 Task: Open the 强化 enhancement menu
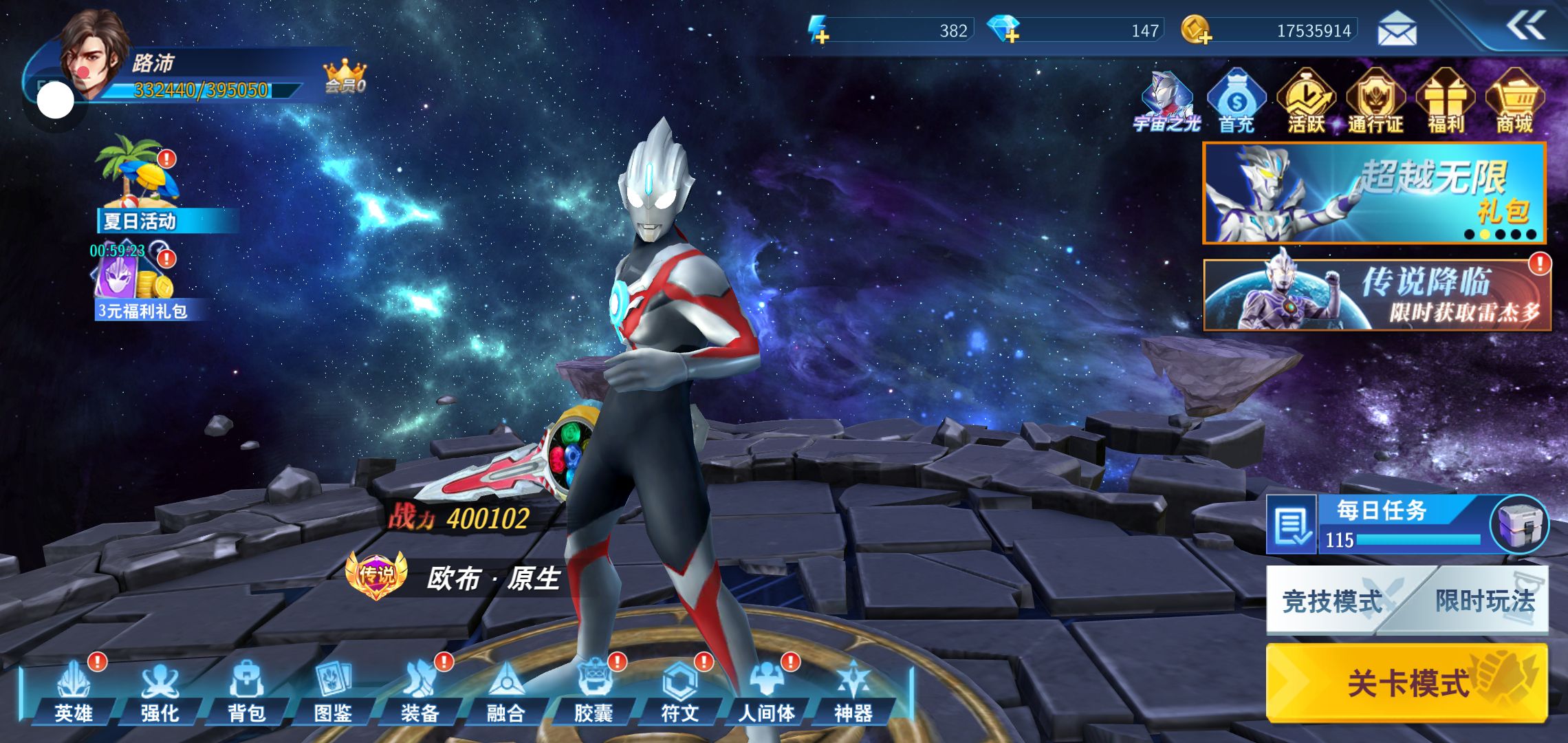[160, 691]
